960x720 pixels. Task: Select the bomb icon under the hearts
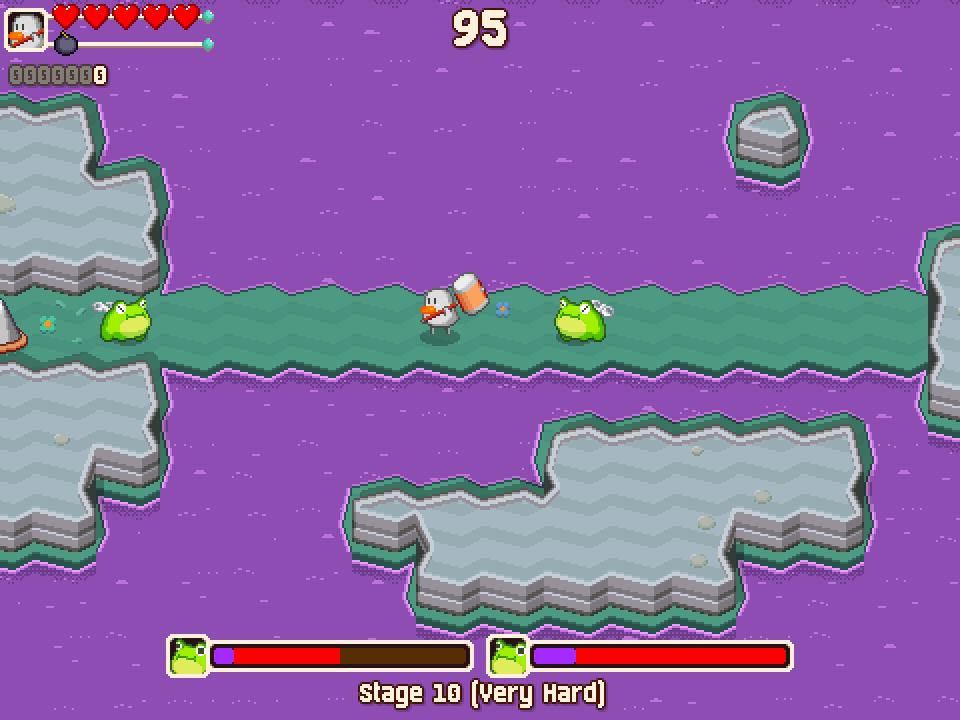66,44
